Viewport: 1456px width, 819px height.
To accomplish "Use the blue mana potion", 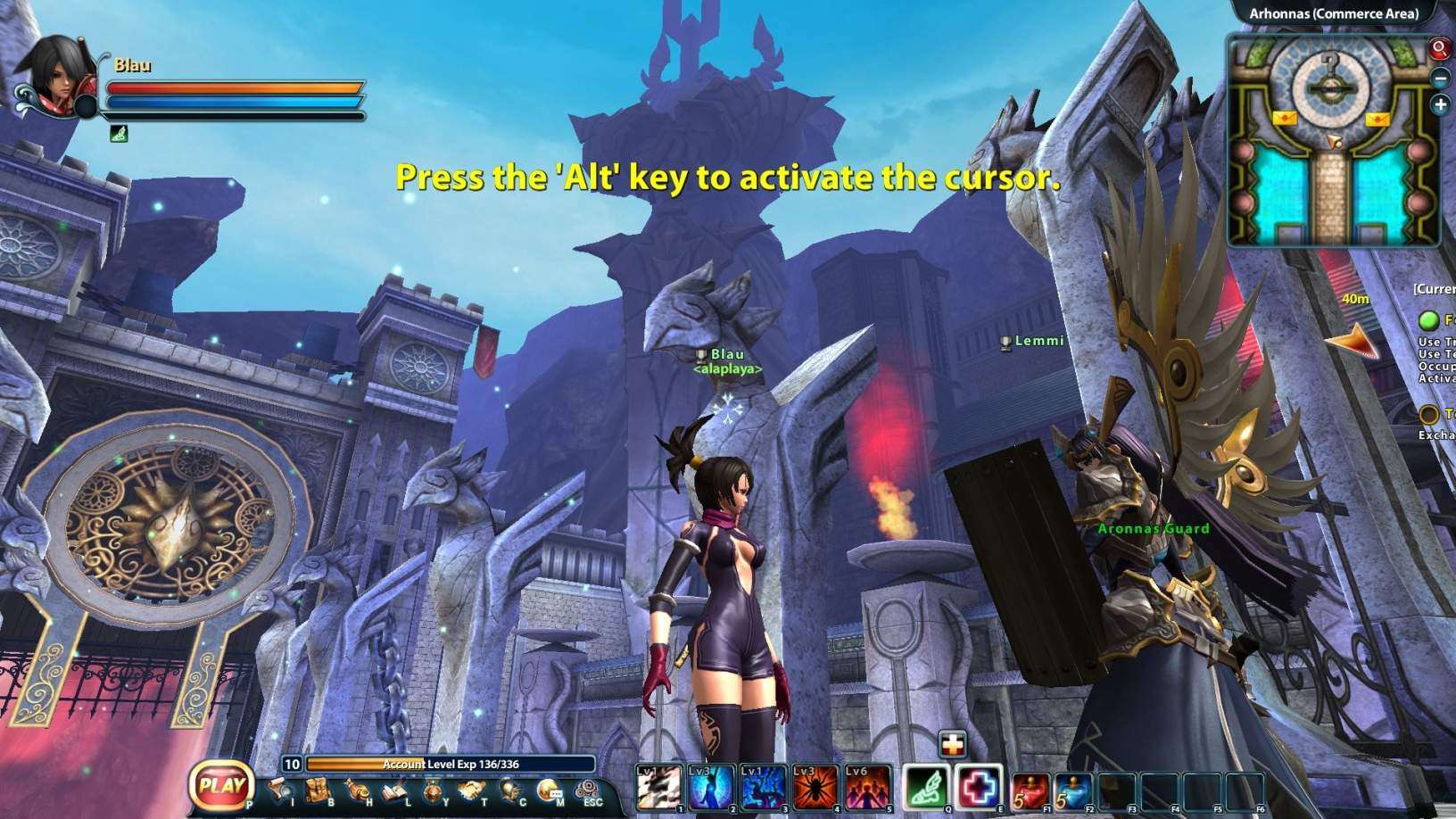I will (1073, 790).
